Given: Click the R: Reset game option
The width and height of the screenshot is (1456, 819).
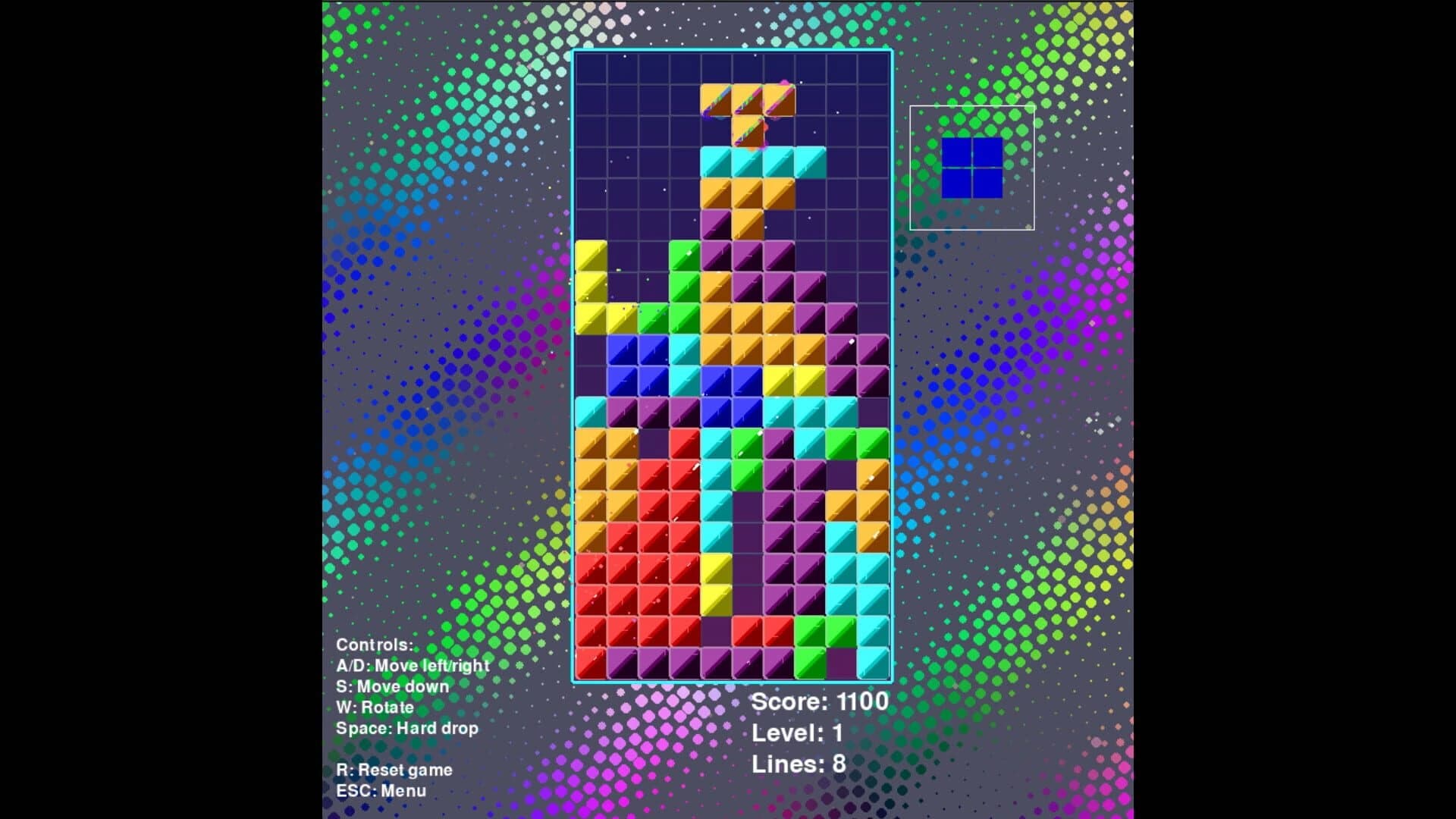Looking at the screenshot, I should pos(395,769).
